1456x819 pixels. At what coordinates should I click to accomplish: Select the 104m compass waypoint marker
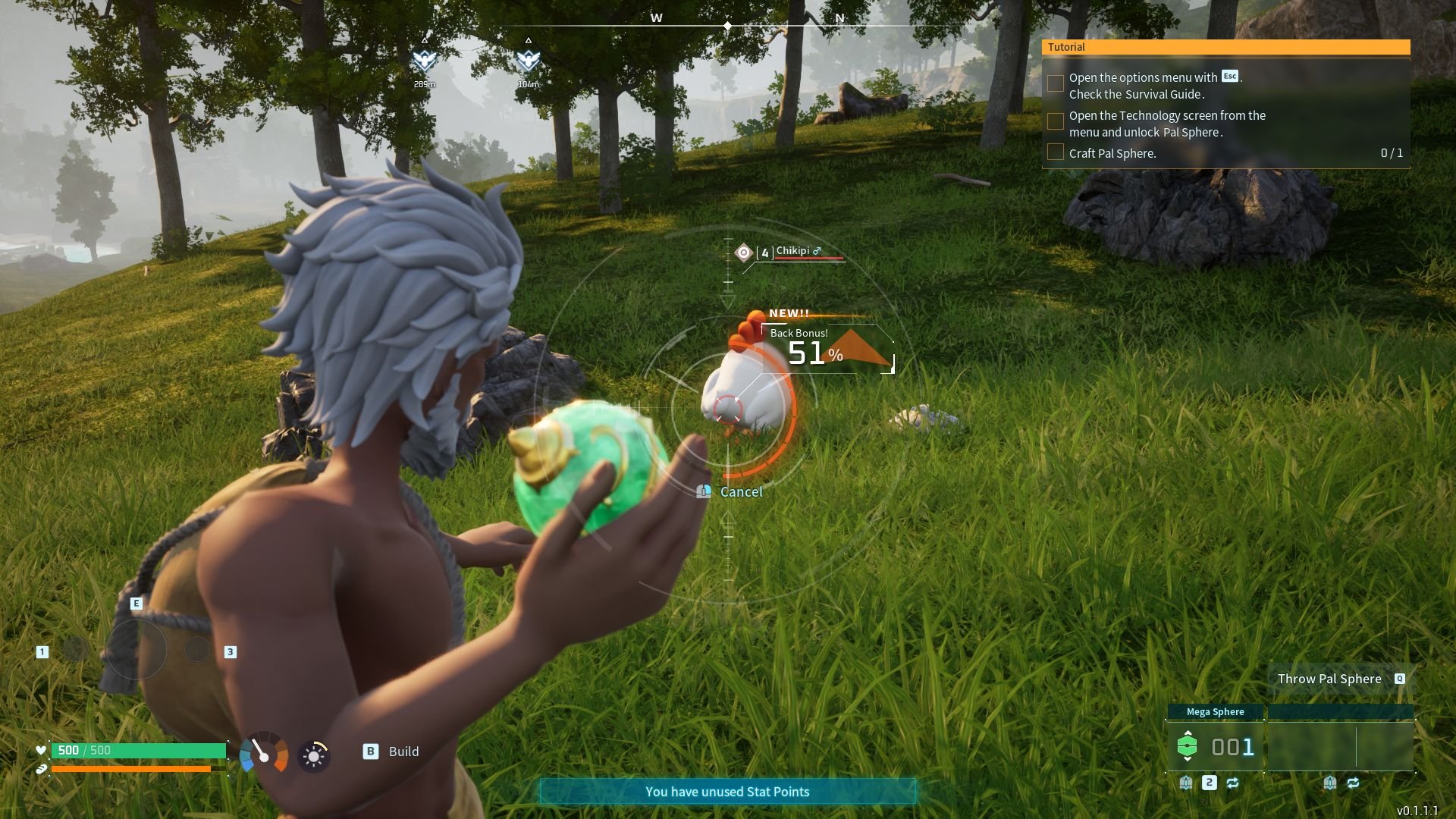tap(528, 61)
